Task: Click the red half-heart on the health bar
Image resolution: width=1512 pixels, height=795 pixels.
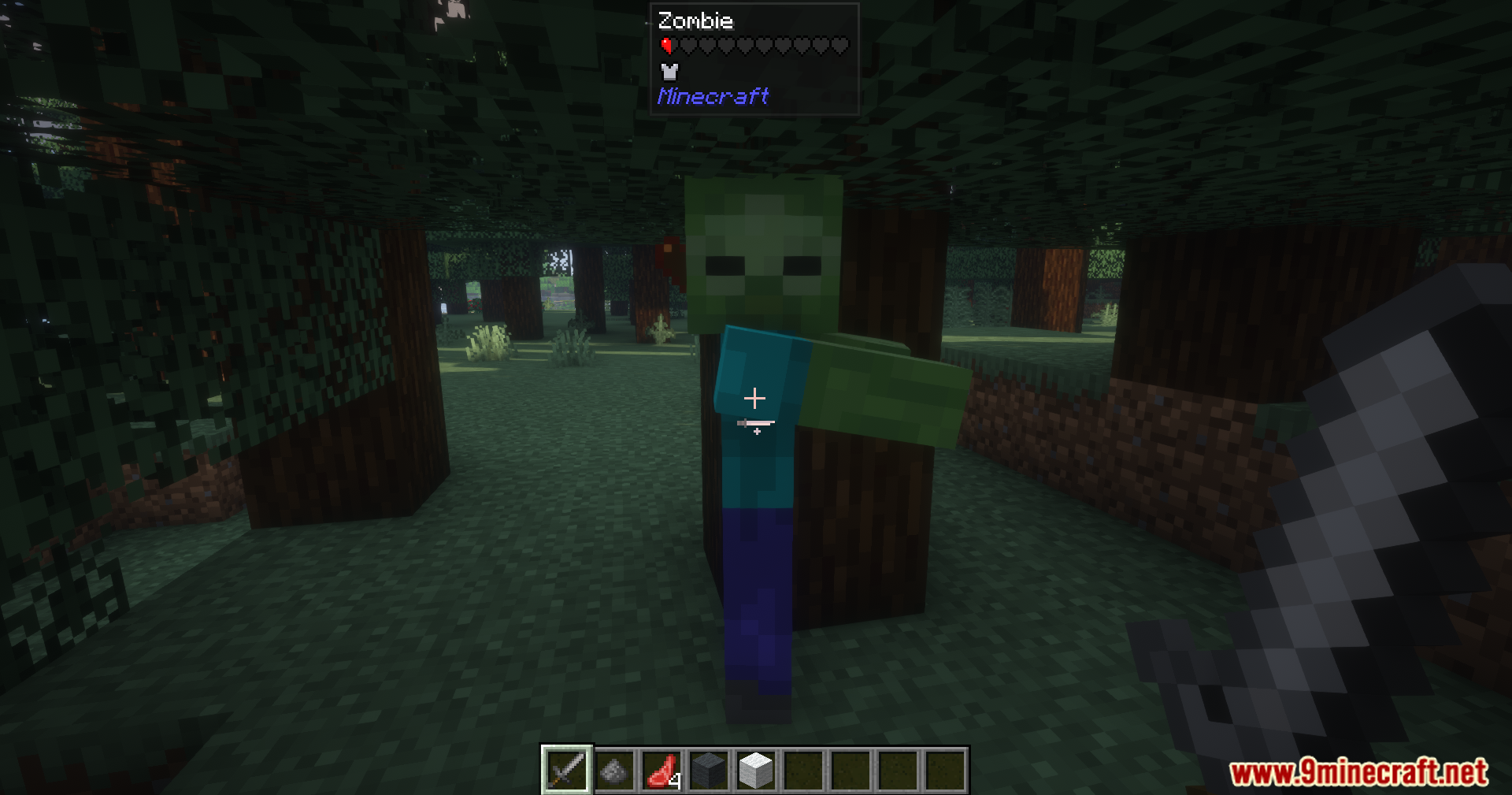Action: coord(666,45)
